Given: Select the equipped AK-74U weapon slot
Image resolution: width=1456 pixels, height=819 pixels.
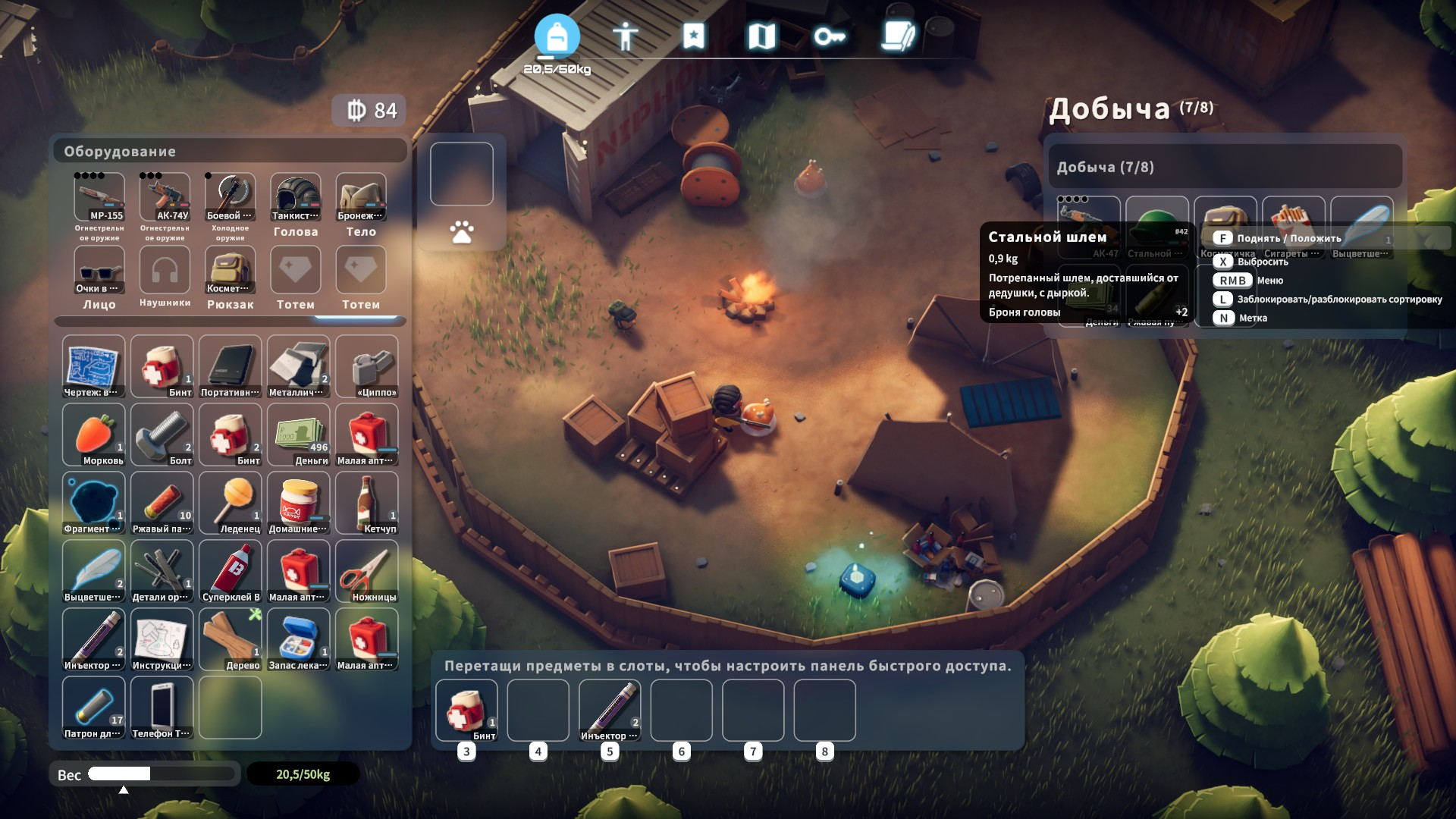Looking at the screenshot, I should coord(165,197).
